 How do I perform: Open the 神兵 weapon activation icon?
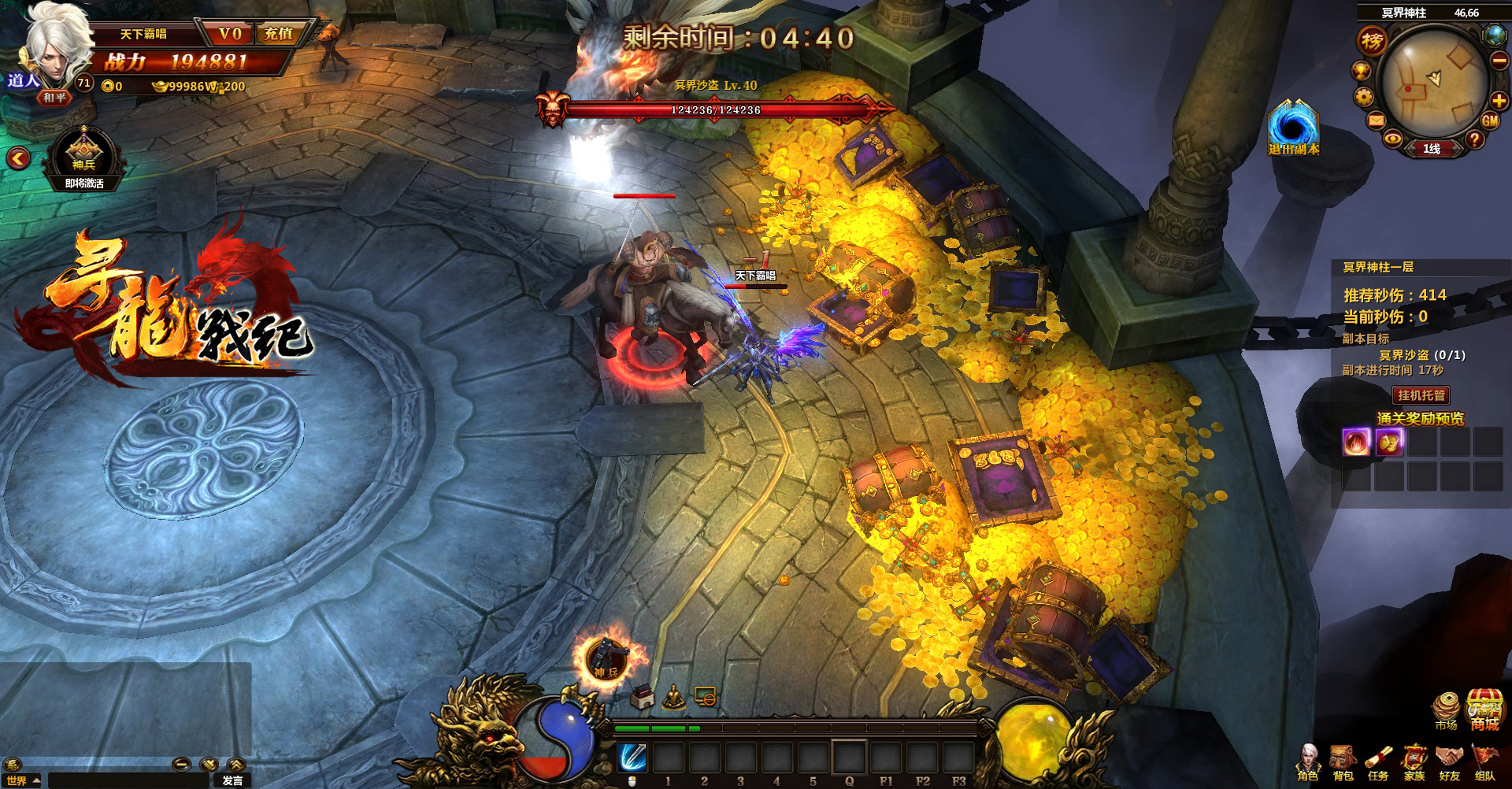coord(83,155)
